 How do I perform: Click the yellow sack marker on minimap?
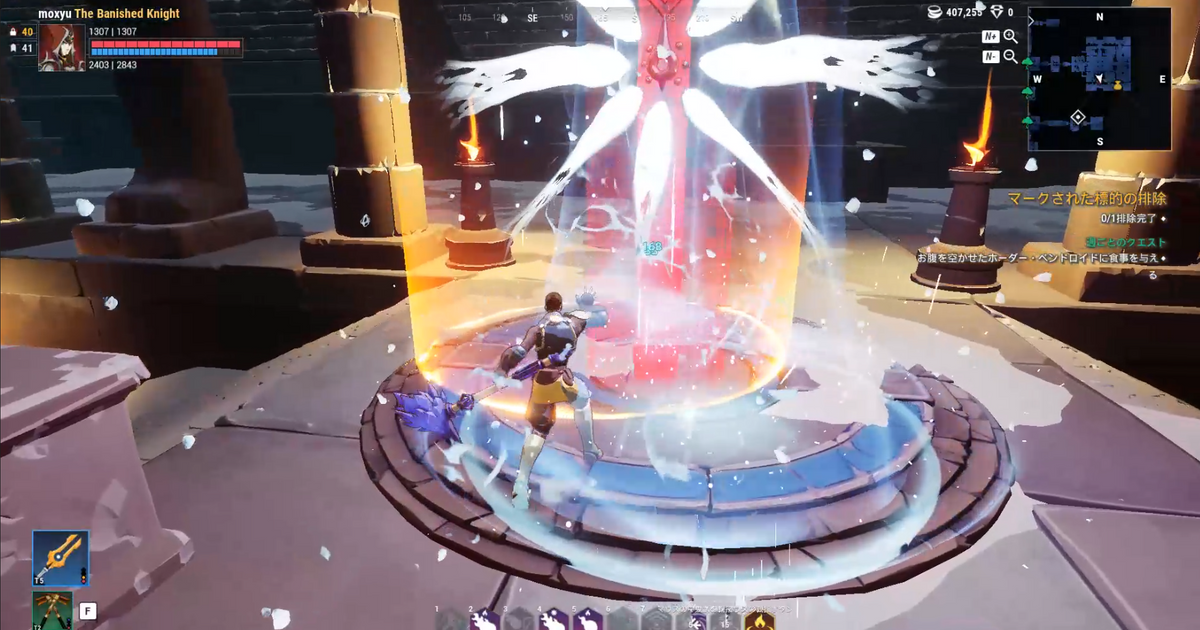[x=1118, y=86]
